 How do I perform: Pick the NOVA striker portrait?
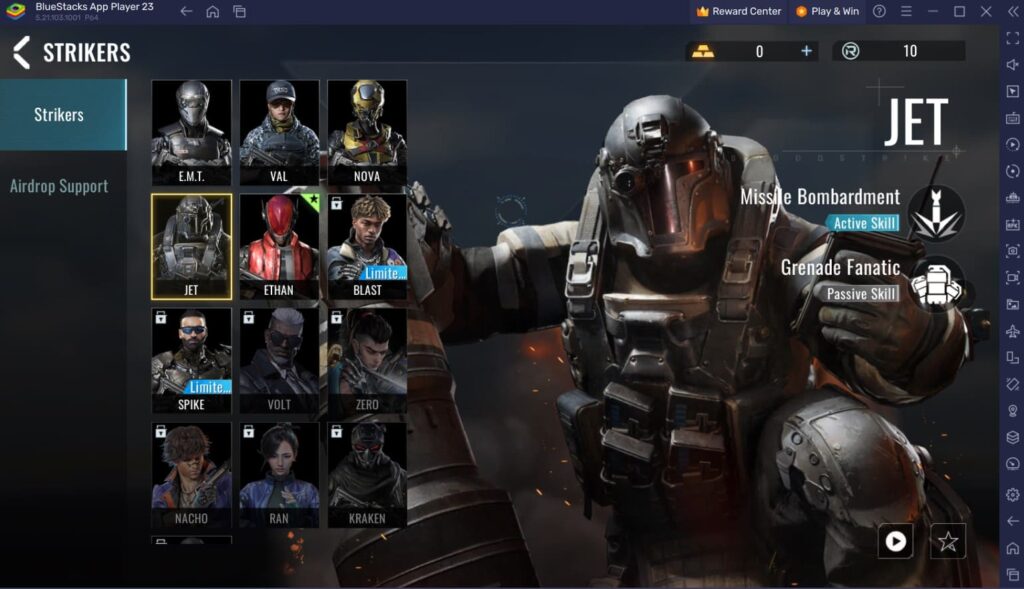367,132
